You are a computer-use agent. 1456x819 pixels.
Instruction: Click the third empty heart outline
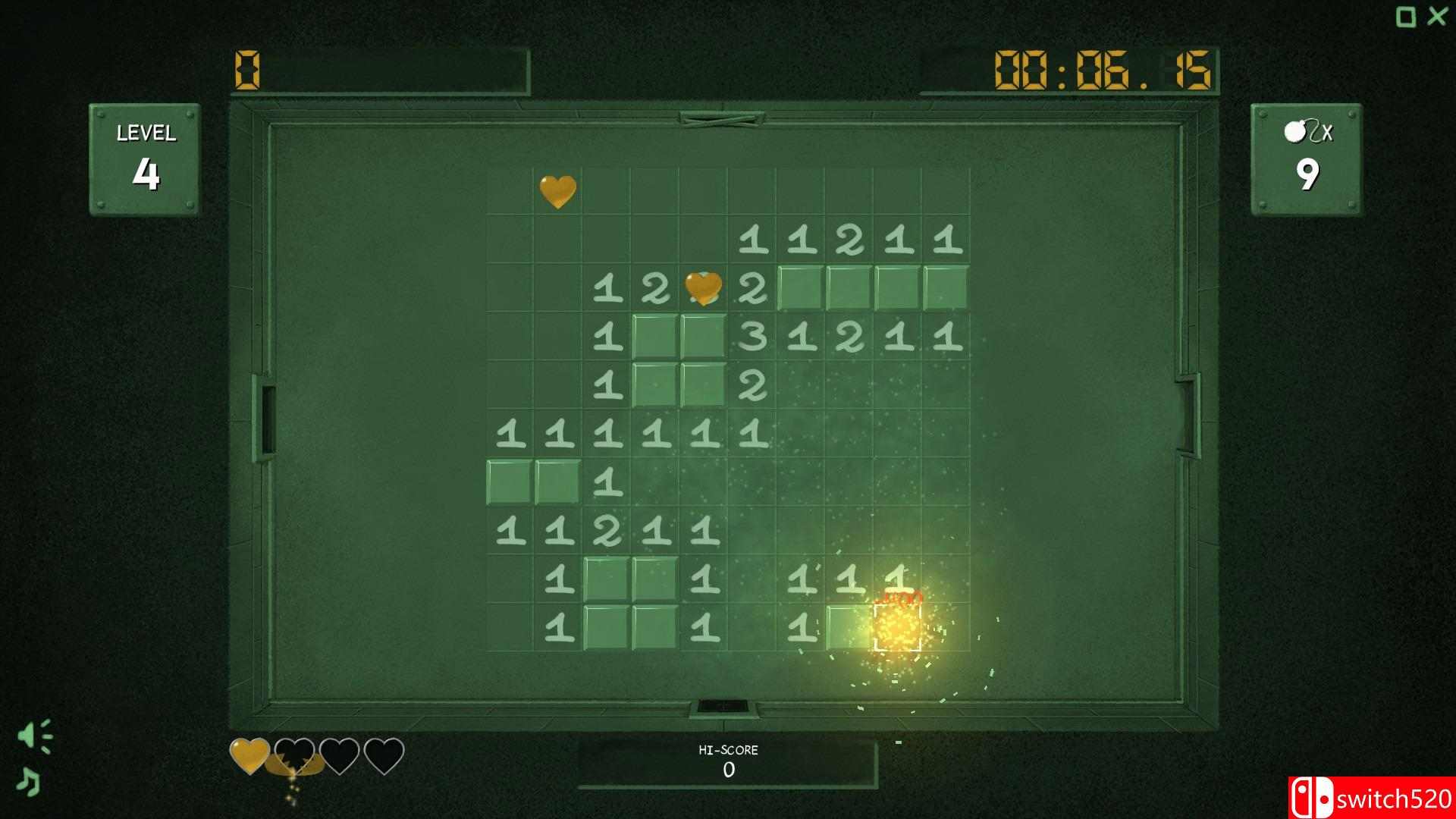(339, 755)
